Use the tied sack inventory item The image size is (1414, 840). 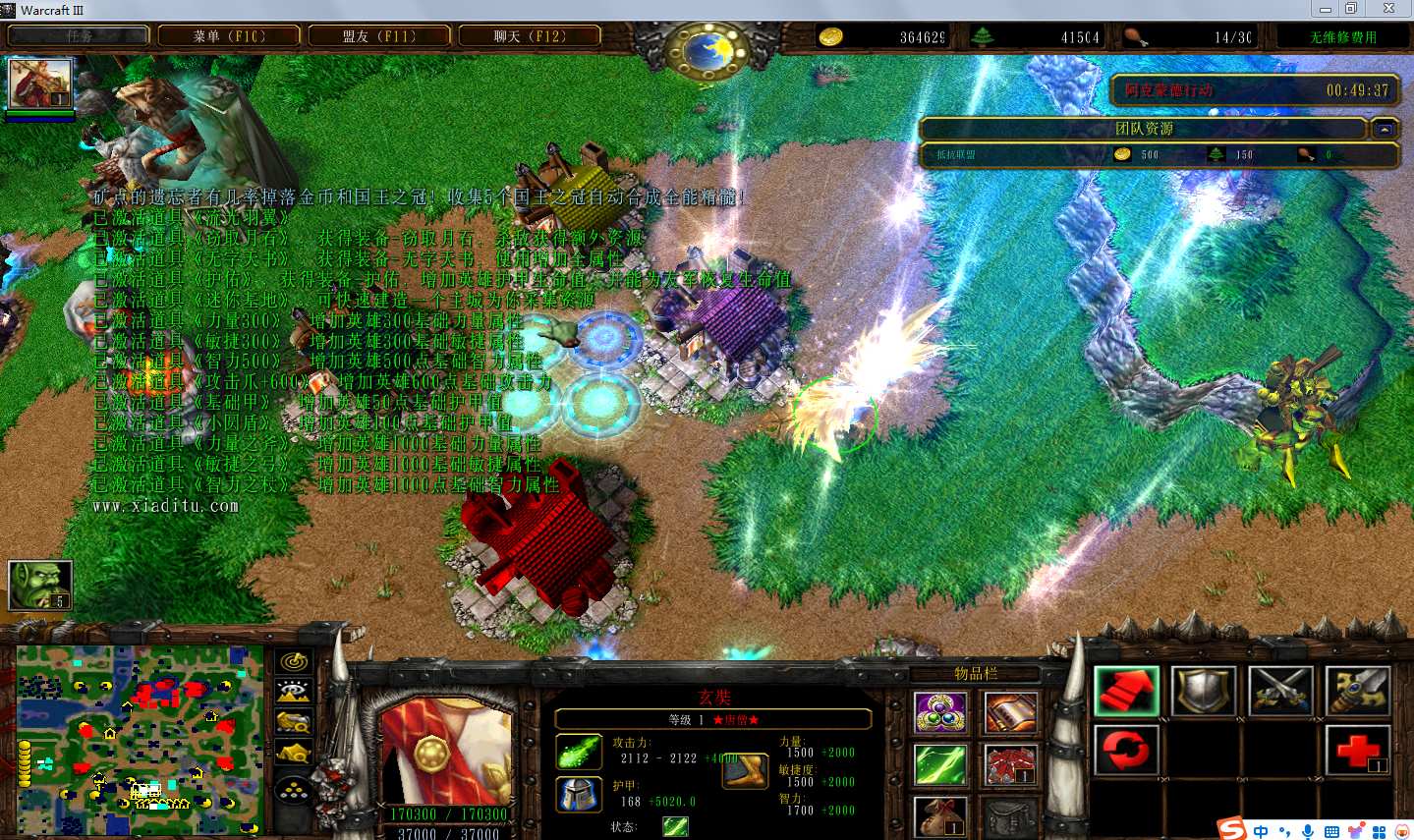940,815
